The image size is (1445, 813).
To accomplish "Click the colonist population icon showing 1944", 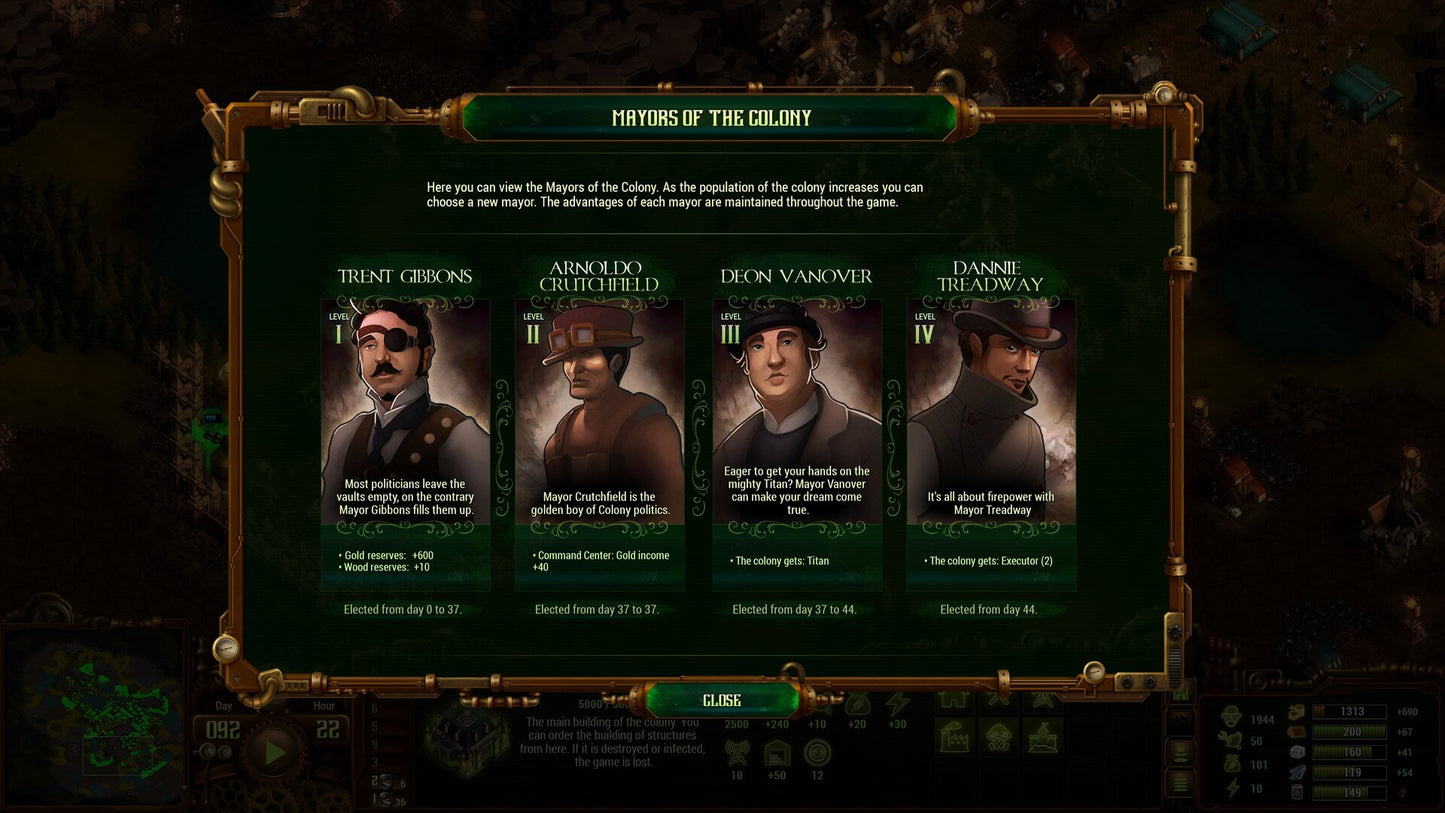I will [1232, 716].
